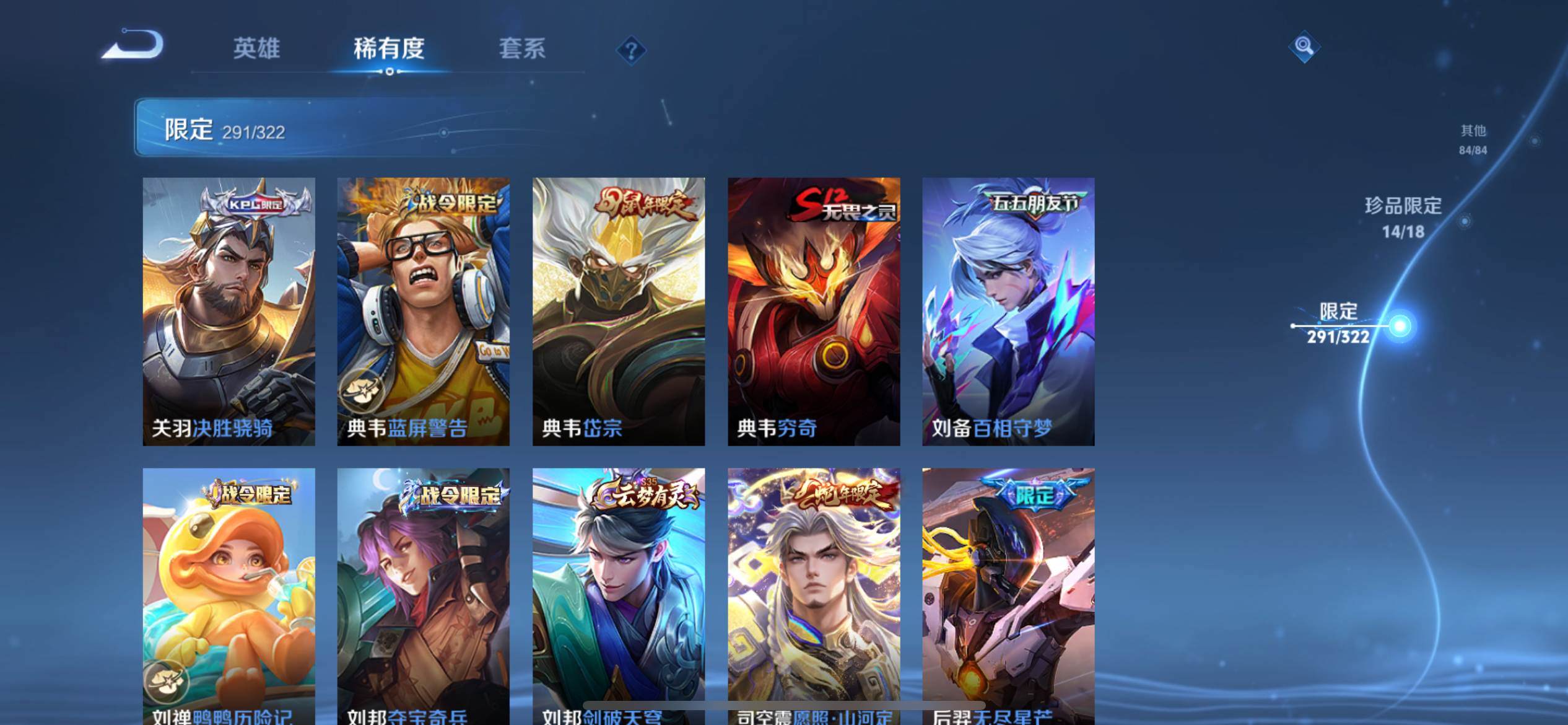This screenshot has height=725, width=1568.
Task: Open 典韦 岱宗 skin card
Action: (x=618, y=311)
